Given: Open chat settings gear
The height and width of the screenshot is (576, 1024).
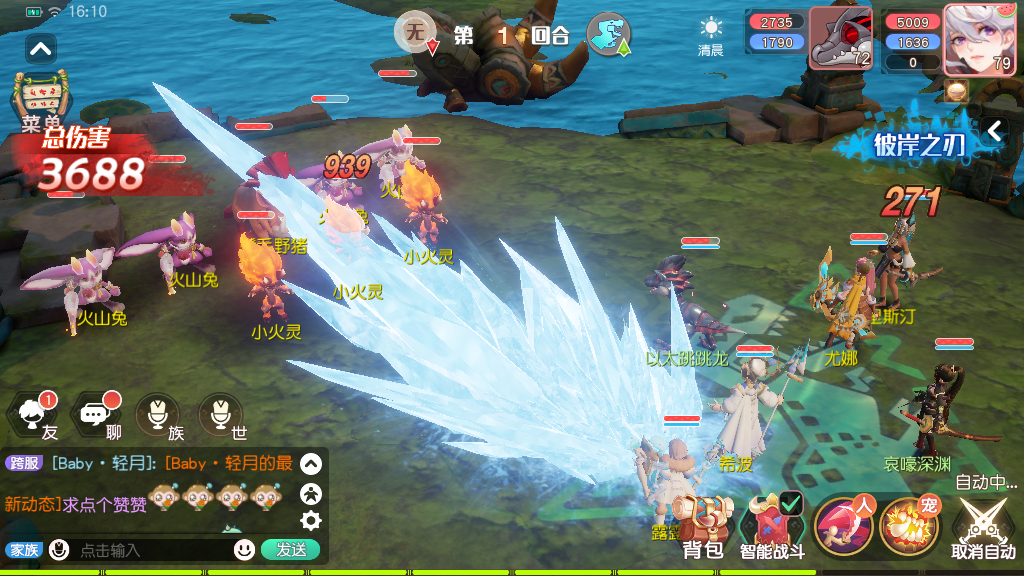Looking at the screenshot, I should click(311, 520).
